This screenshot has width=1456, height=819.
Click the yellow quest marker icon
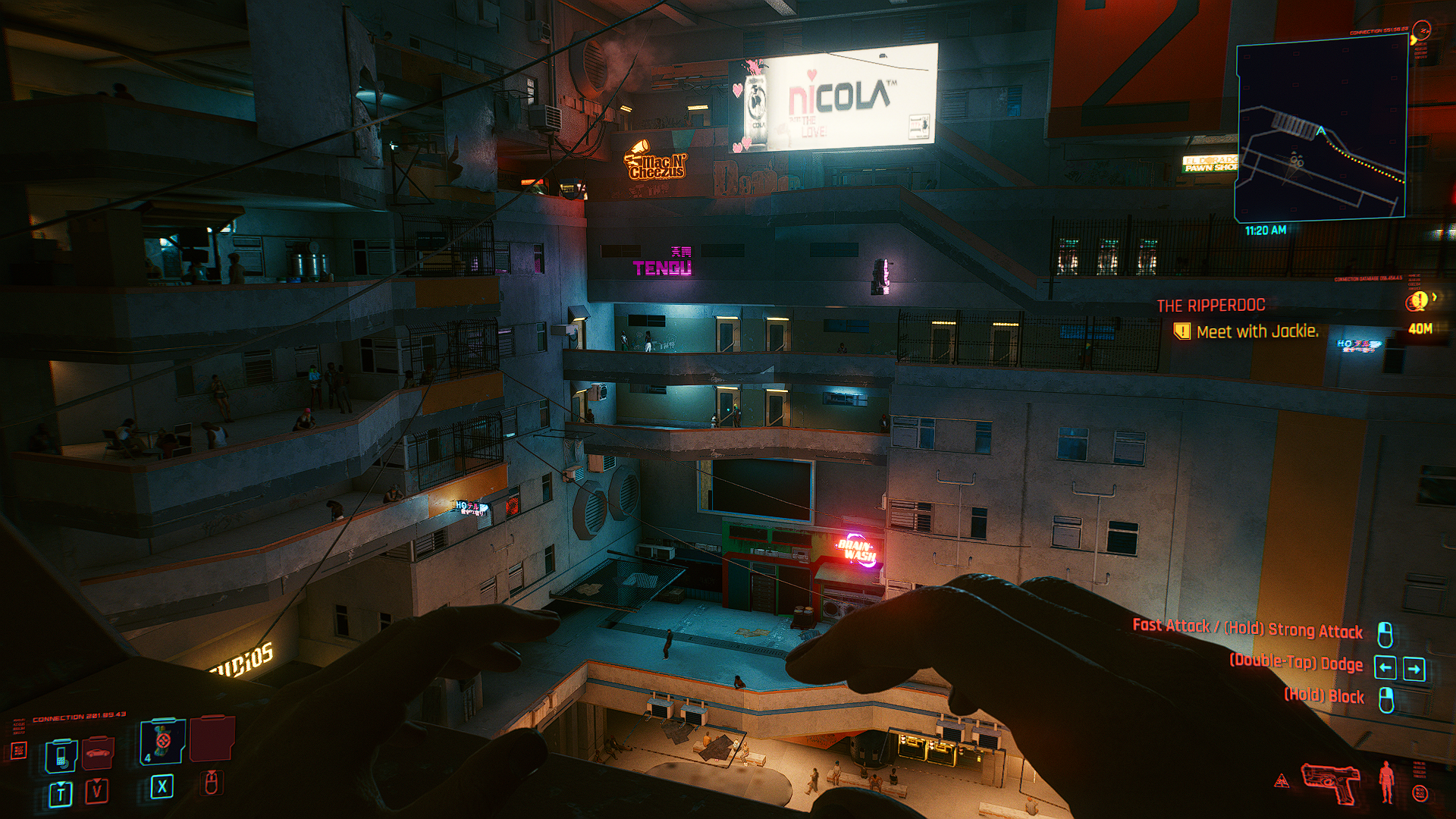pyautogui.click(x=1417, y=302)
